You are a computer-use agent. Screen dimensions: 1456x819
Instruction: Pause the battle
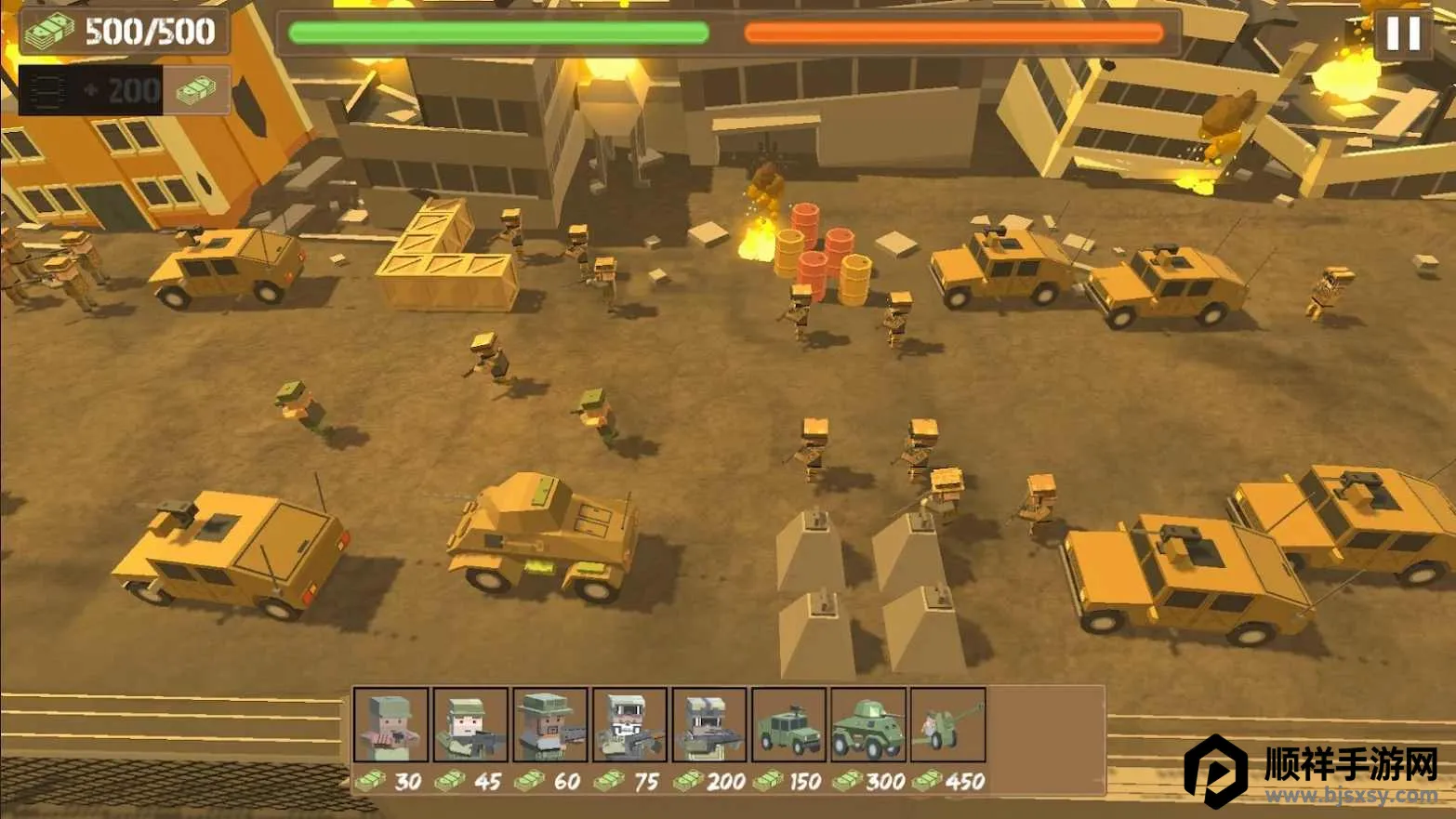point(1403,33)
